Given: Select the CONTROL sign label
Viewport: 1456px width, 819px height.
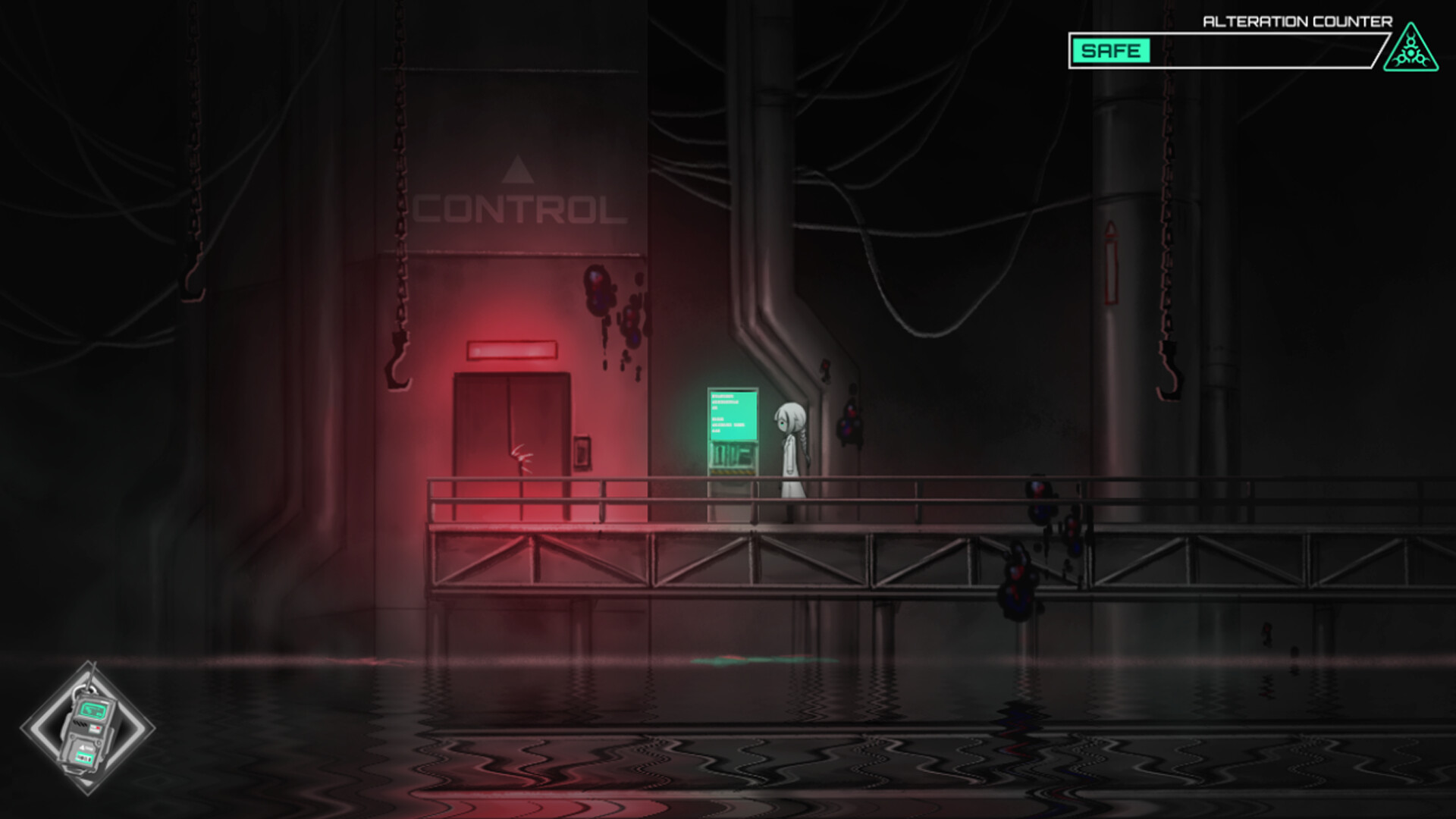Looking at the screenshot, I should tap(518, 210).
